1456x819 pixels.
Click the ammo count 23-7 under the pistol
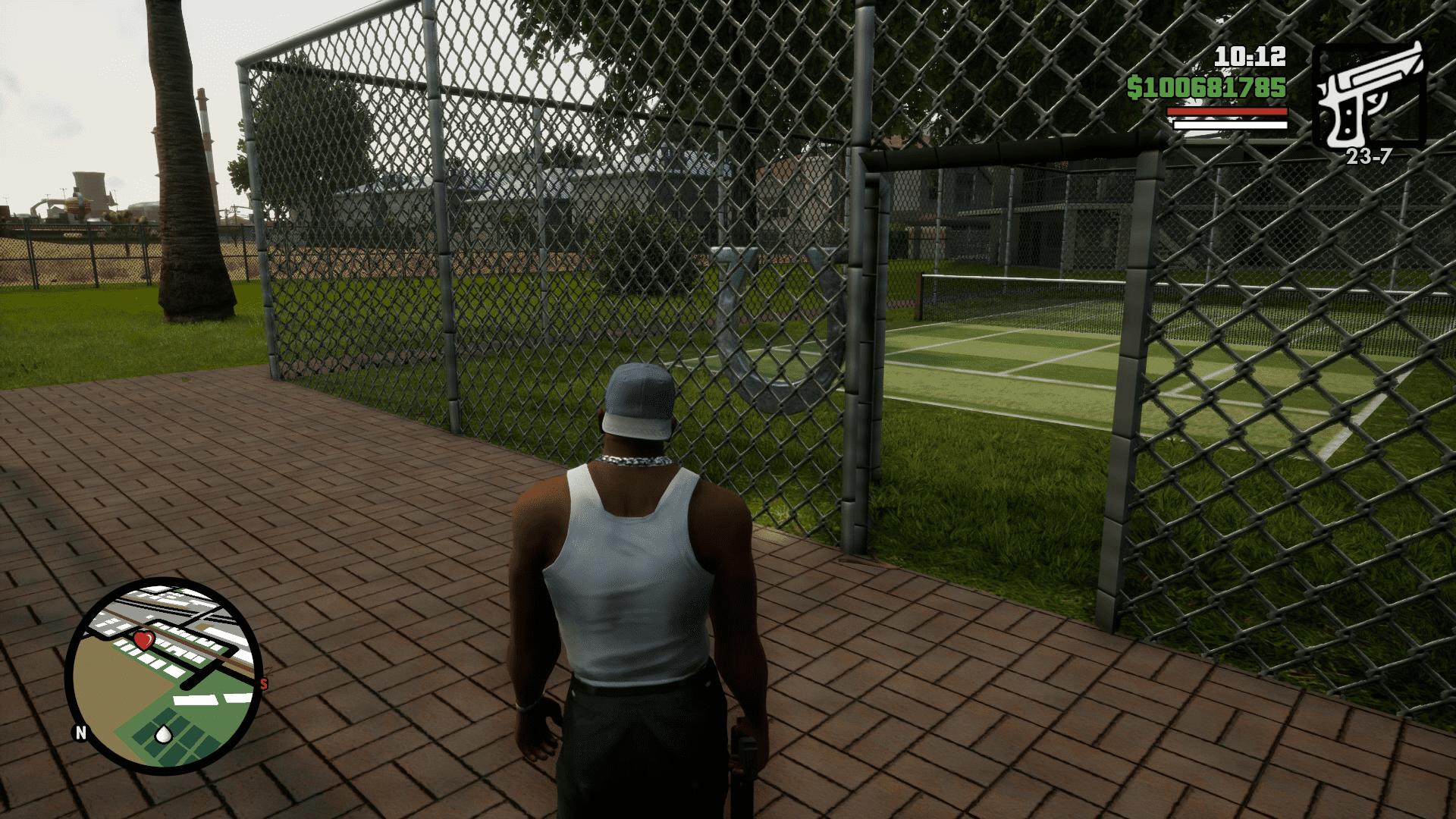pyautogui.click(x=1370, y=156)
